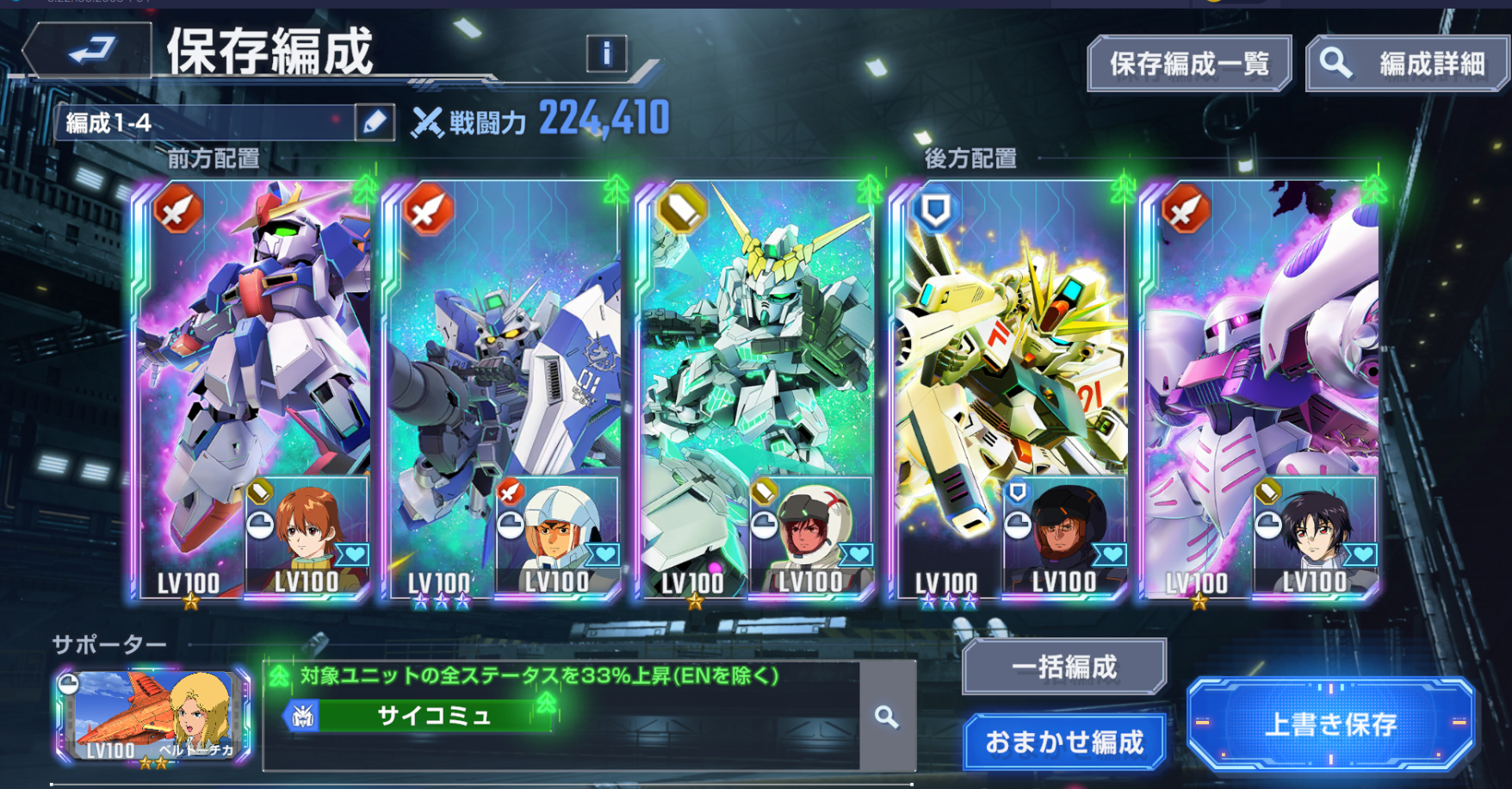Select the blue Hi-Nu Gundam unit card
Image resolution: width=1512 pixels, height=789 pixels.
pyautogui.click(x=504, y=345)
